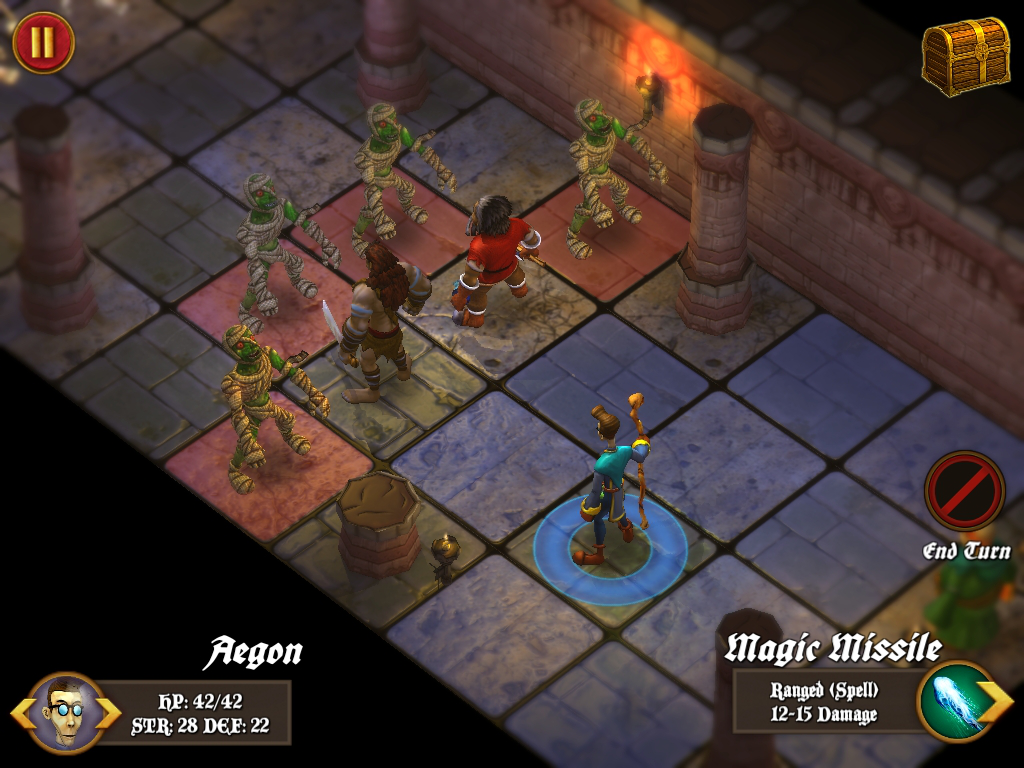Select Aegon's character portrait

pos(66,712)
